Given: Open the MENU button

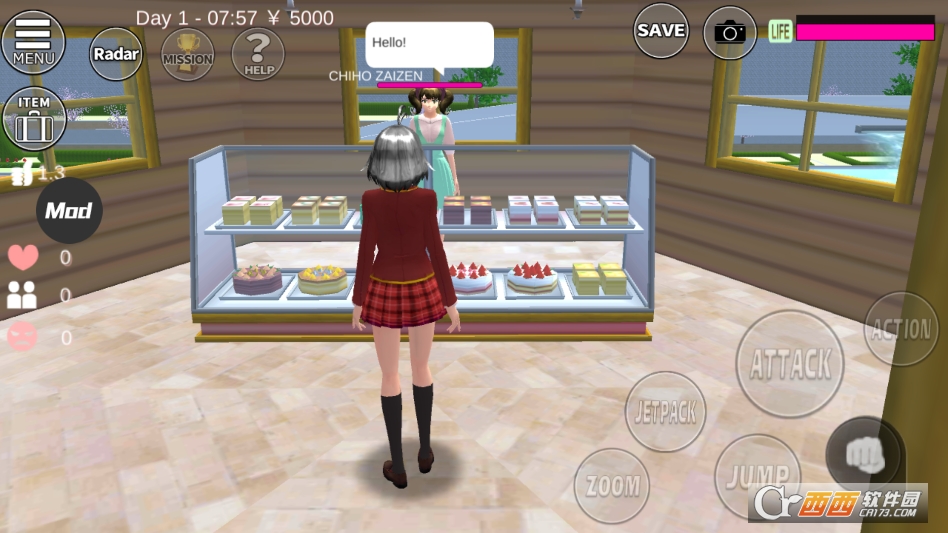Looking at the screenshot, I should click(33, 42).
